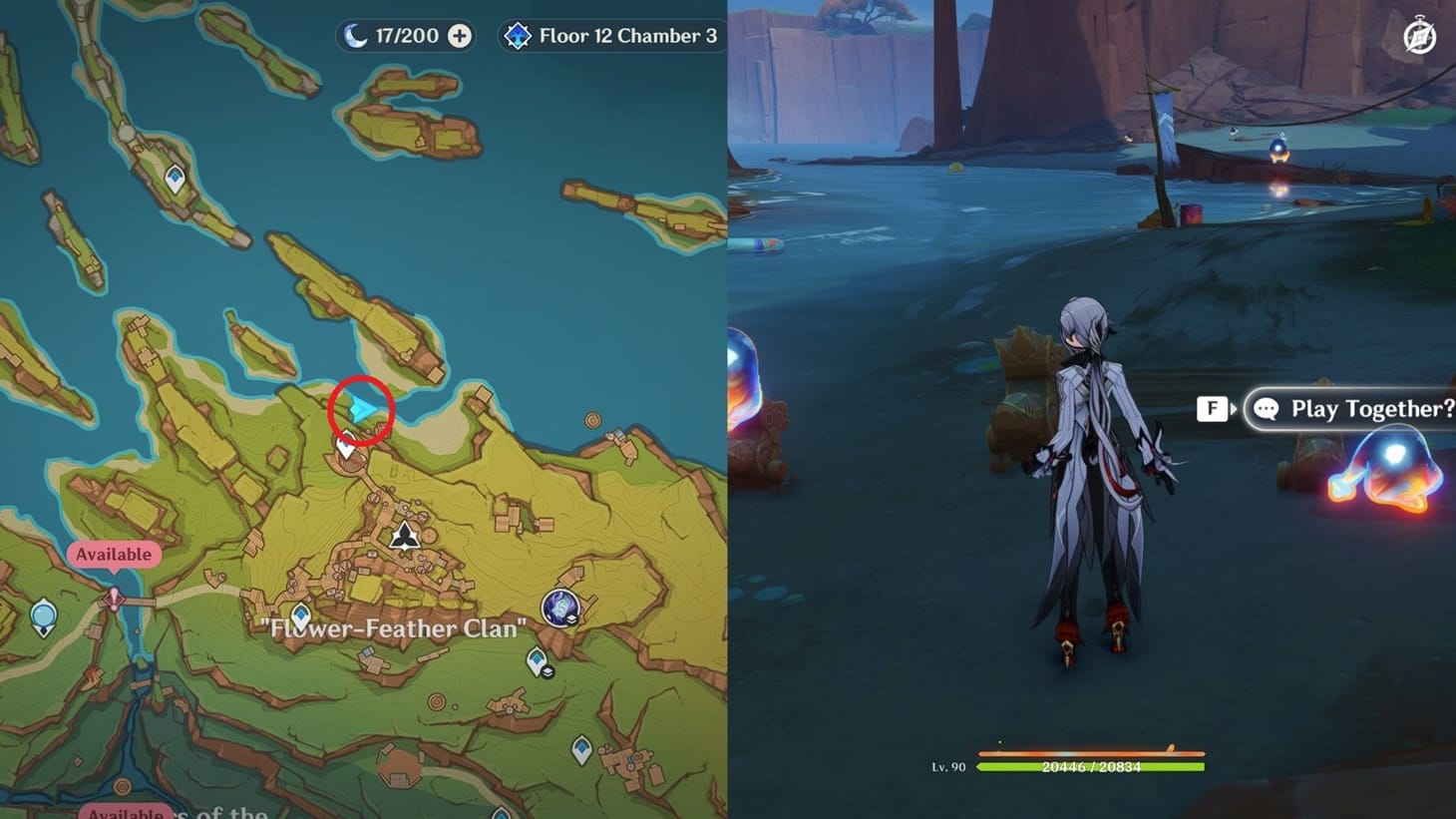The width and height of the screenshot is (1456, 819).
Task: Click the pink Available challenge label
Action: [x=114, y=554]
